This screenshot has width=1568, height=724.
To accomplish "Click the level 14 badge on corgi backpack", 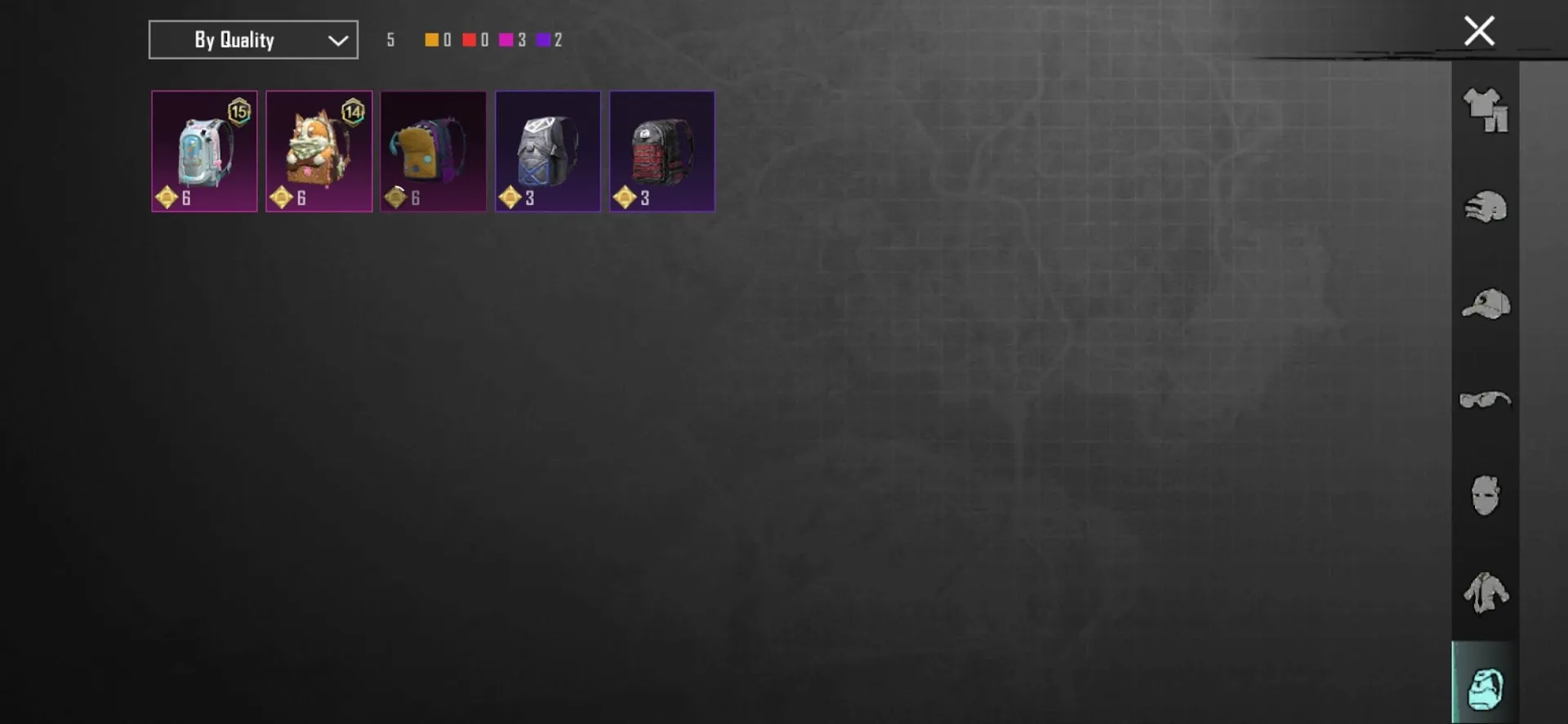I will click(x=352, y=113).
